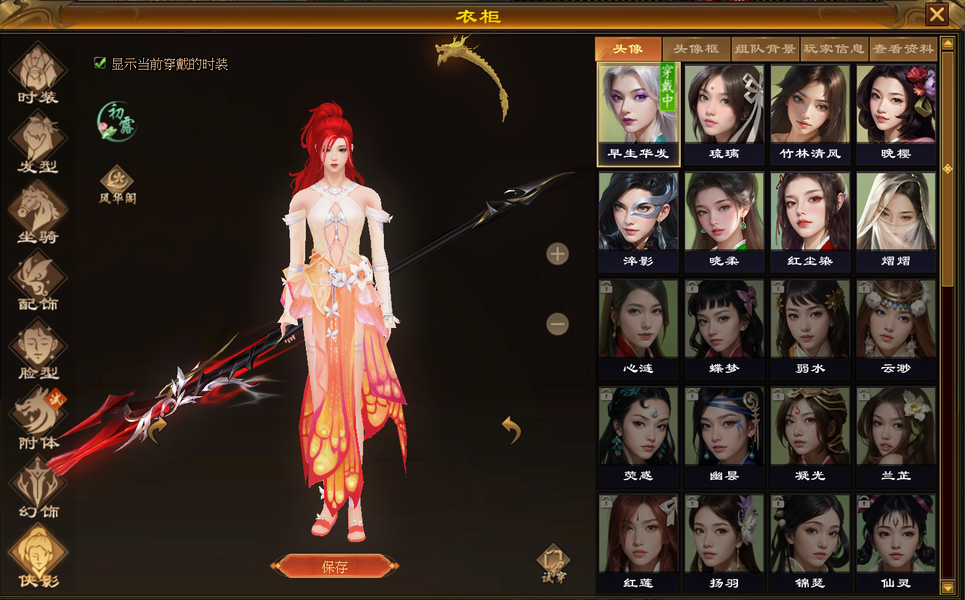Image resolution: width=965 pixels, height=600 pixels.
Task: Click the 保存 save button
Action: click(334, 566)
